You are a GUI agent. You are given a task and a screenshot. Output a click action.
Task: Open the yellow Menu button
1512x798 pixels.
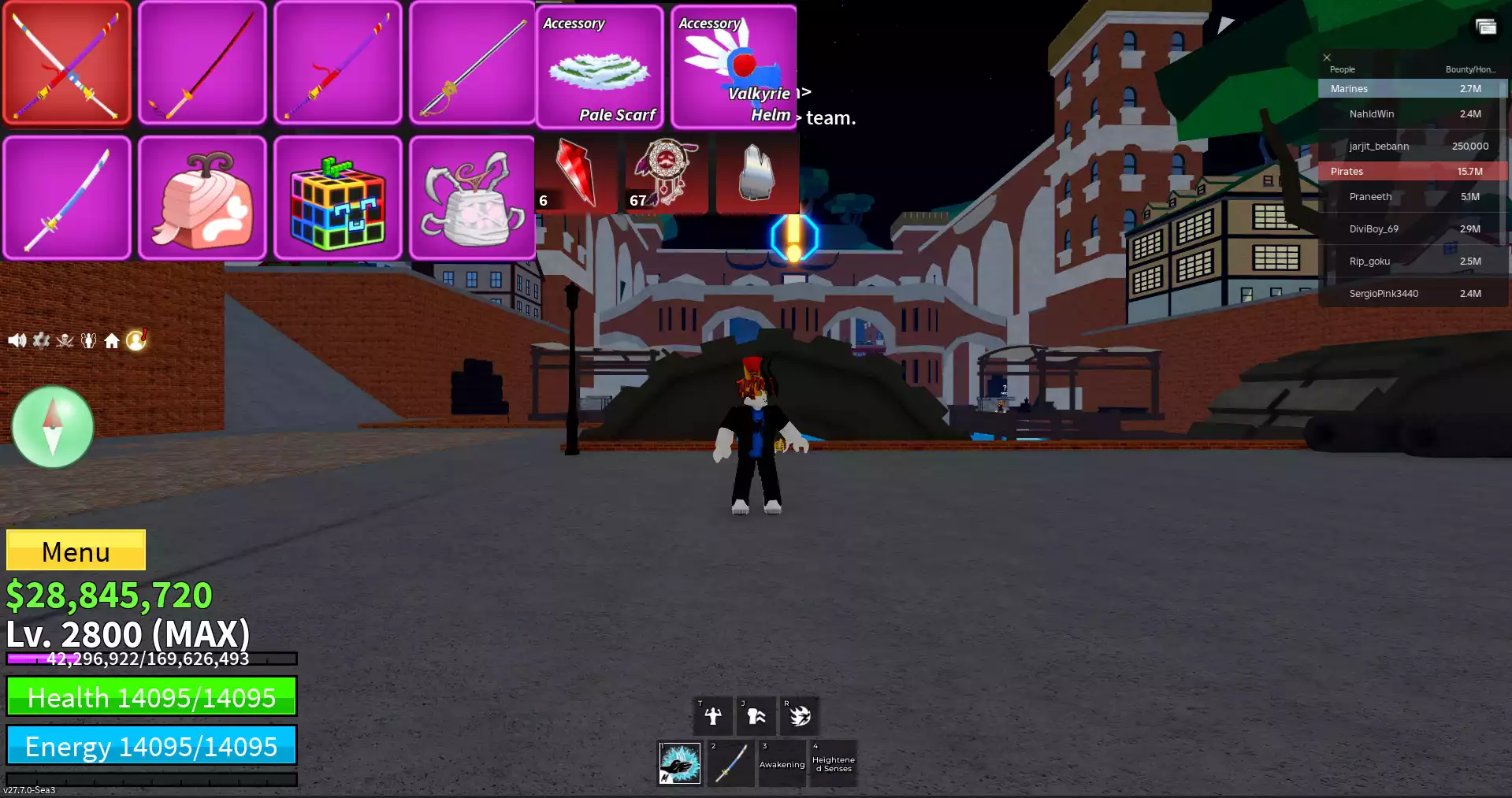pos(76,550)
